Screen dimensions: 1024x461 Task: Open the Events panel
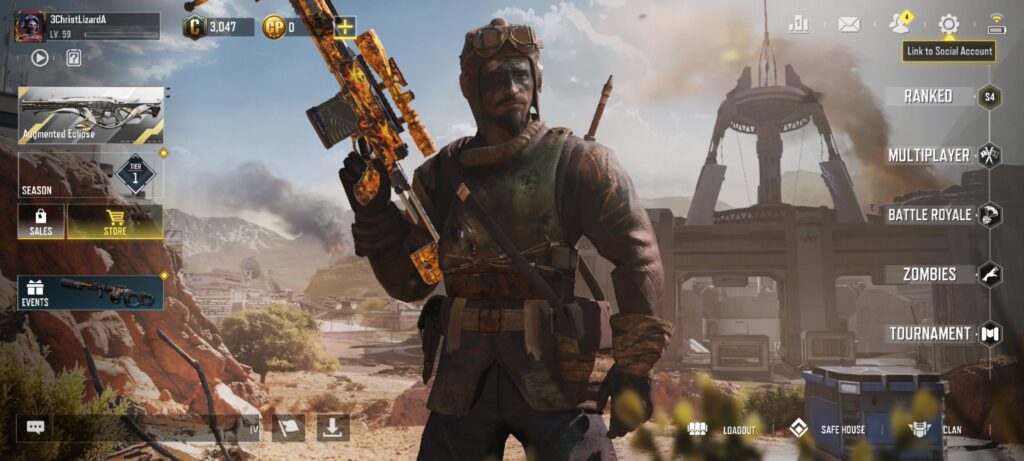click(91, 292)
